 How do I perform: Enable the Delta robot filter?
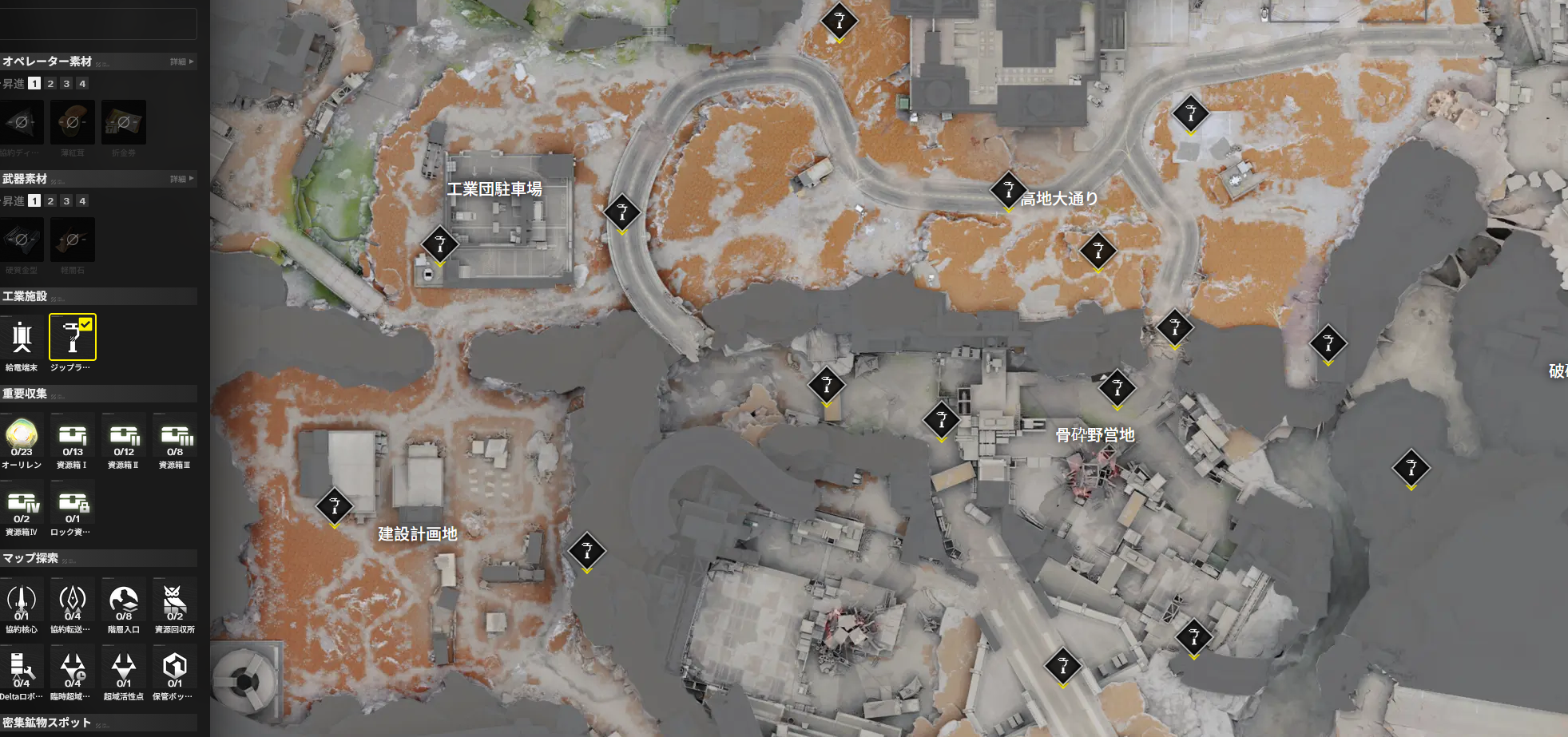[x=22, y=668]
